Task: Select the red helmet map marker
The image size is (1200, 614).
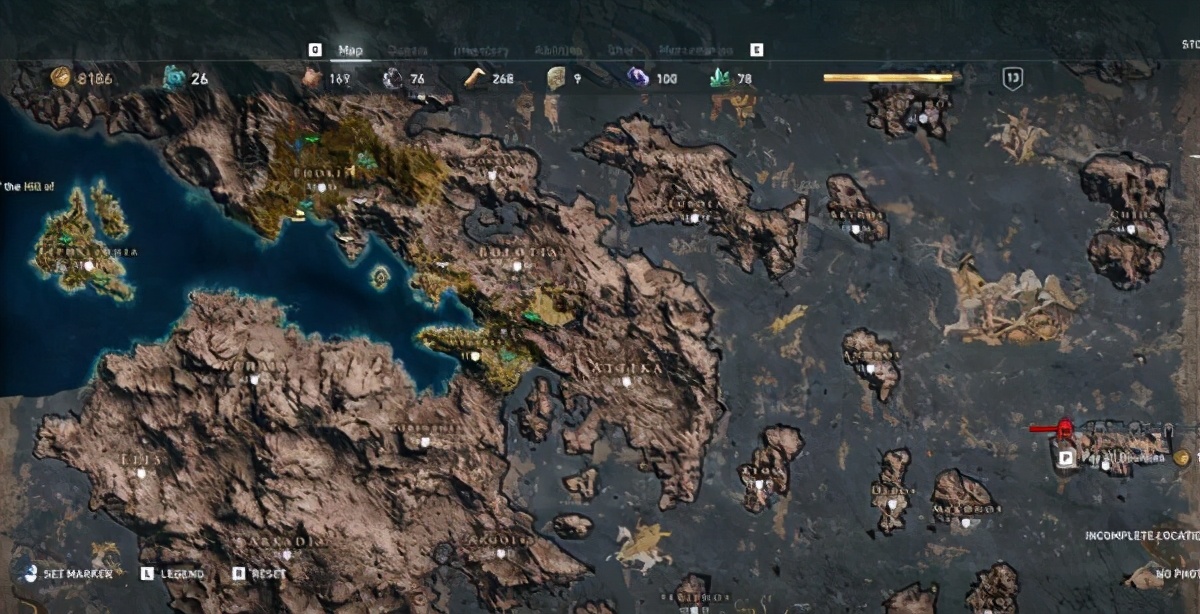Action: tap(1065, 430)
